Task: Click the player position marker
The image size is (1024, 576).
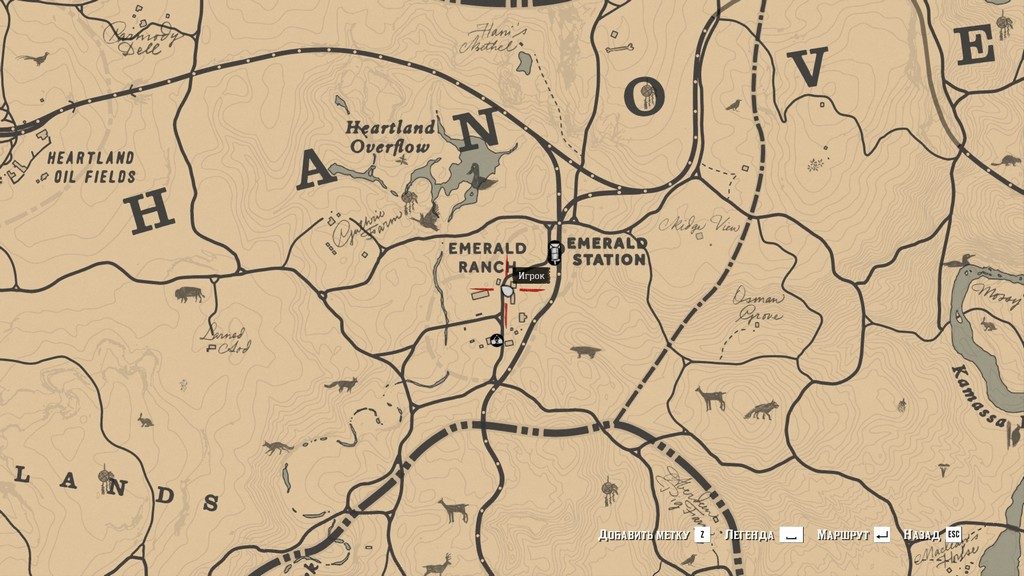Action: [x=507, y=291]
